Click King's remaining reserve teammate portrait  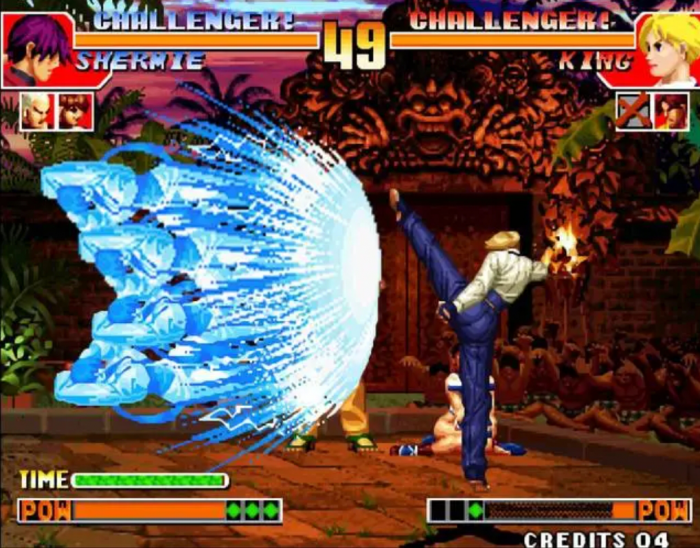click(x=670, y=110)
